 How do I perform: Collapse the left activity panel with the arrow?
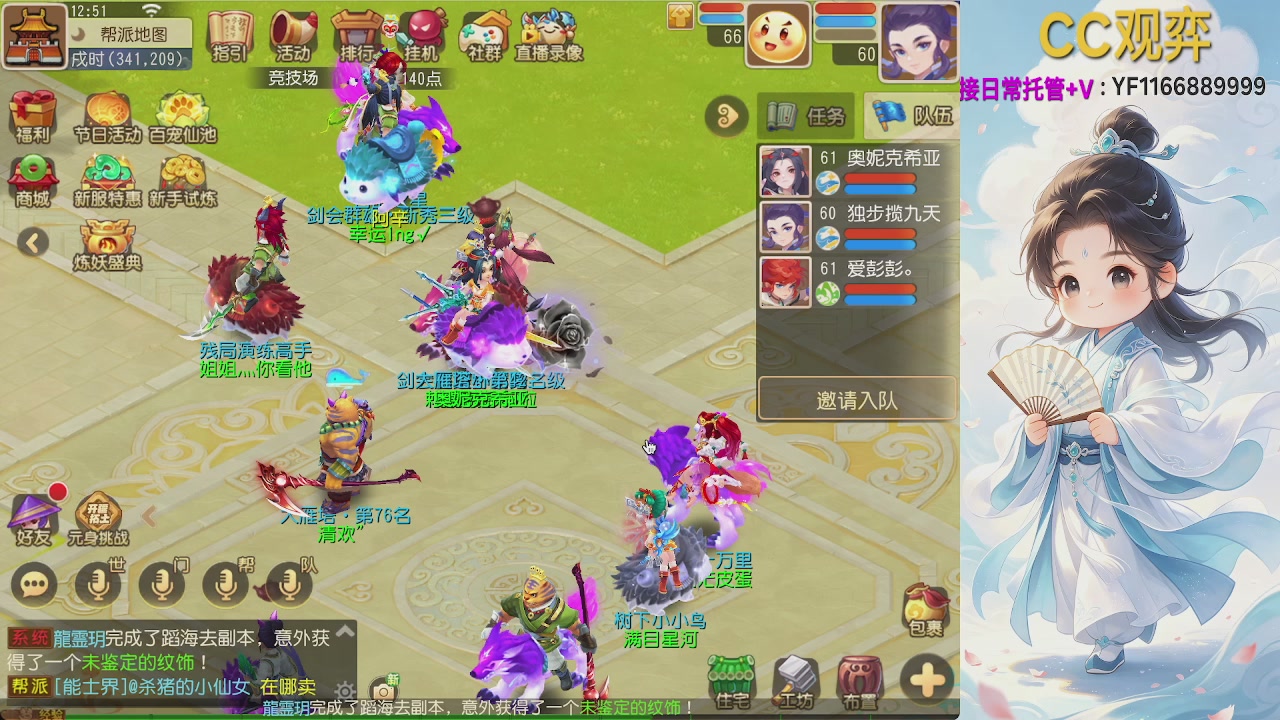tap(33, 243)
